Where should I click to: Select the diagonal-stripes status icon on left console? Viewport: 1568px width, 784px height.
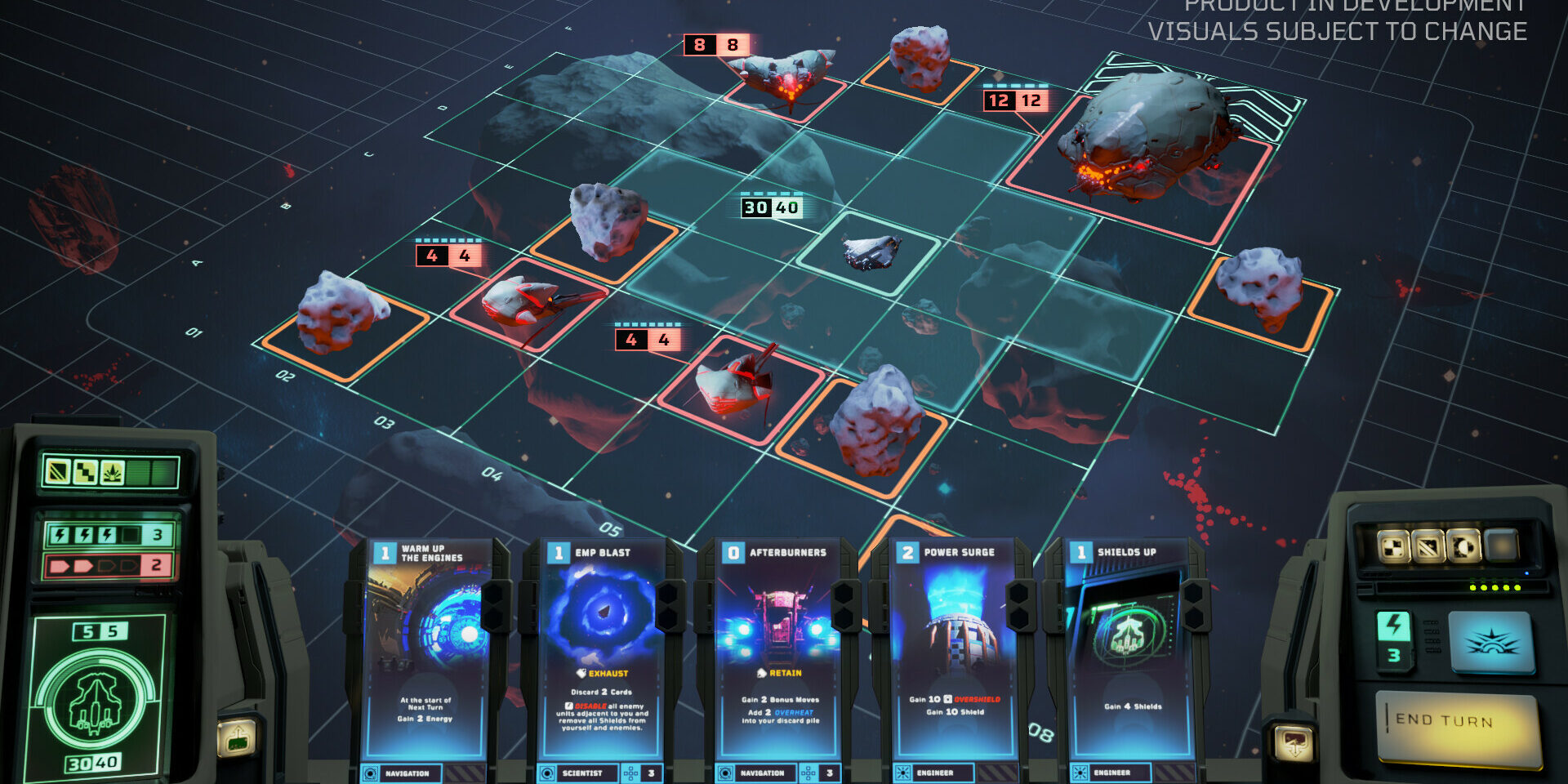(58, 471)
